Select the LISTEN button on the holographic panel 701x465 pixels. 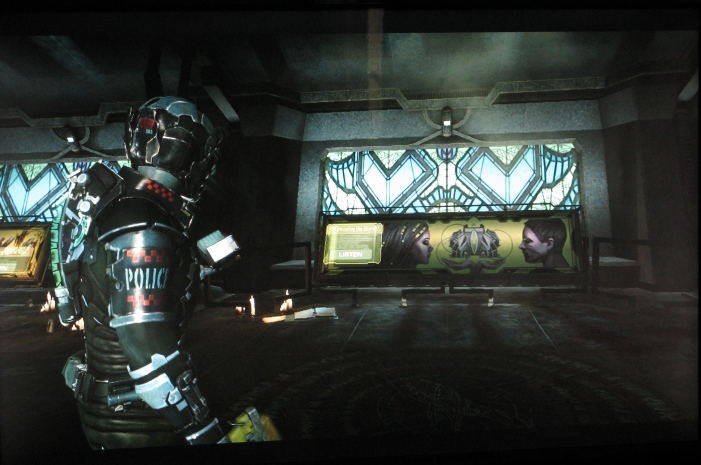click(x=352, y=257)
